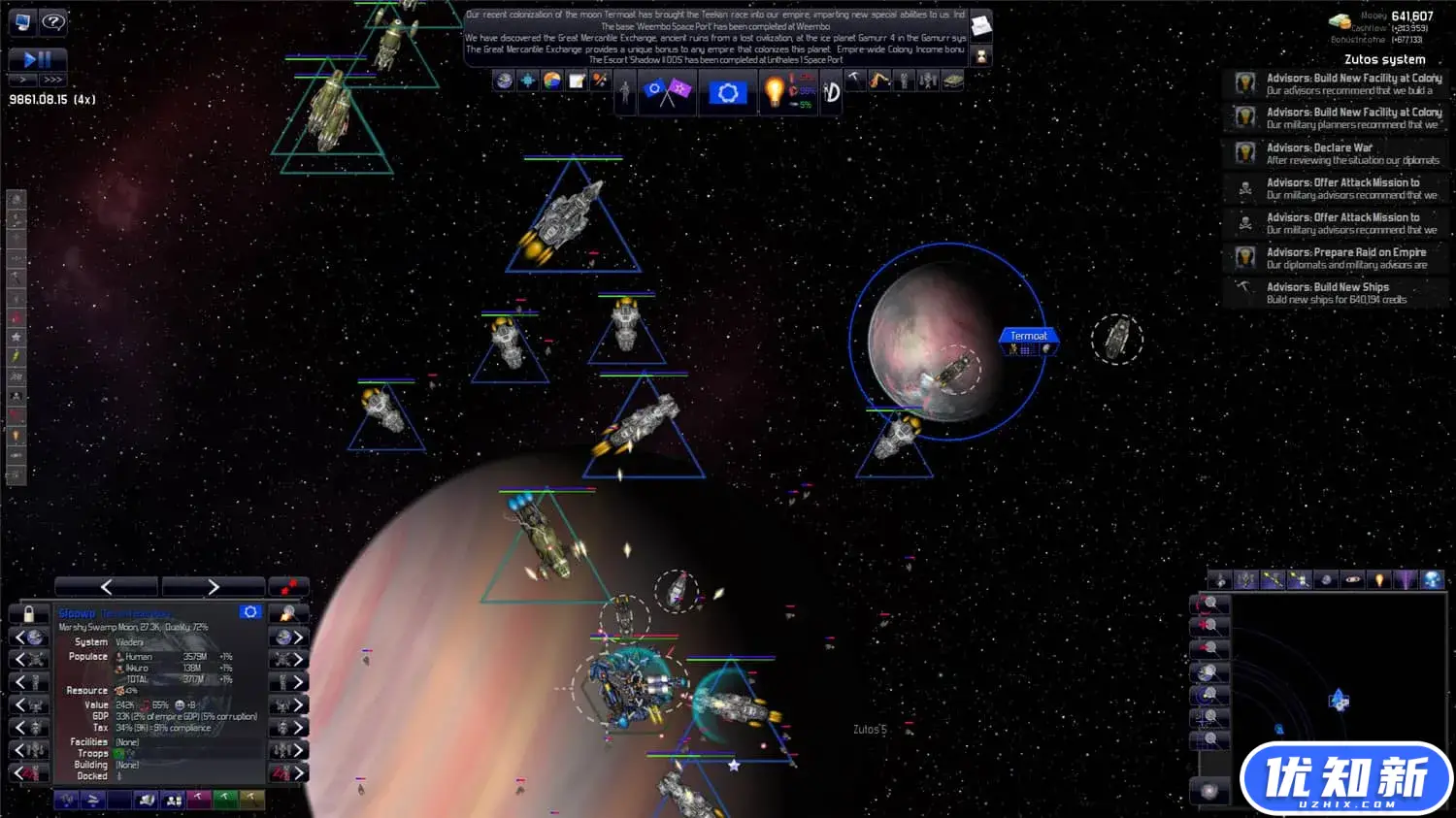Open the pie chart statistics icon
Image resolution: width=1456 pixels, height=818 pixels.
pos(549,81)
